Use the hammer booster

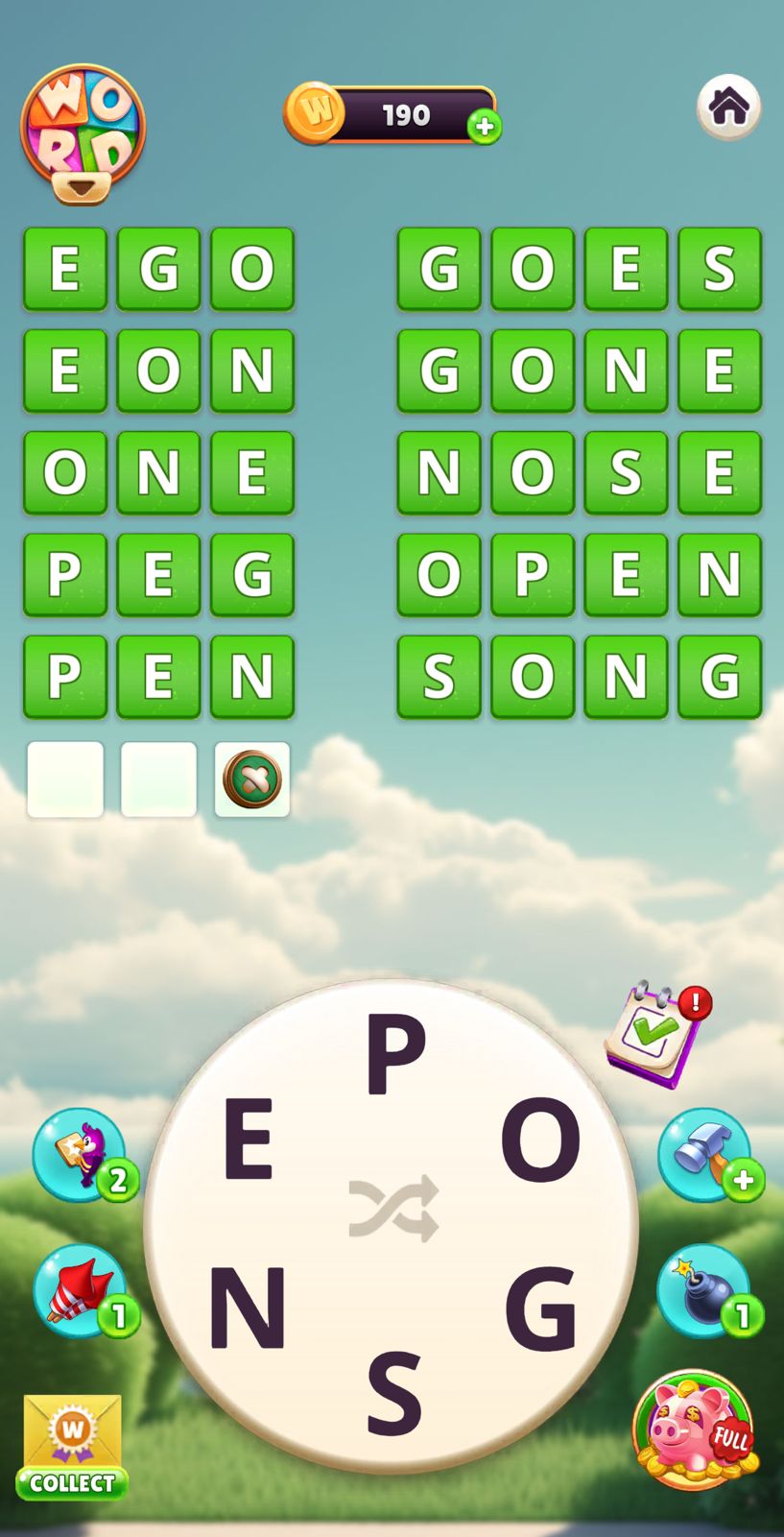(x=704, y=1153)
